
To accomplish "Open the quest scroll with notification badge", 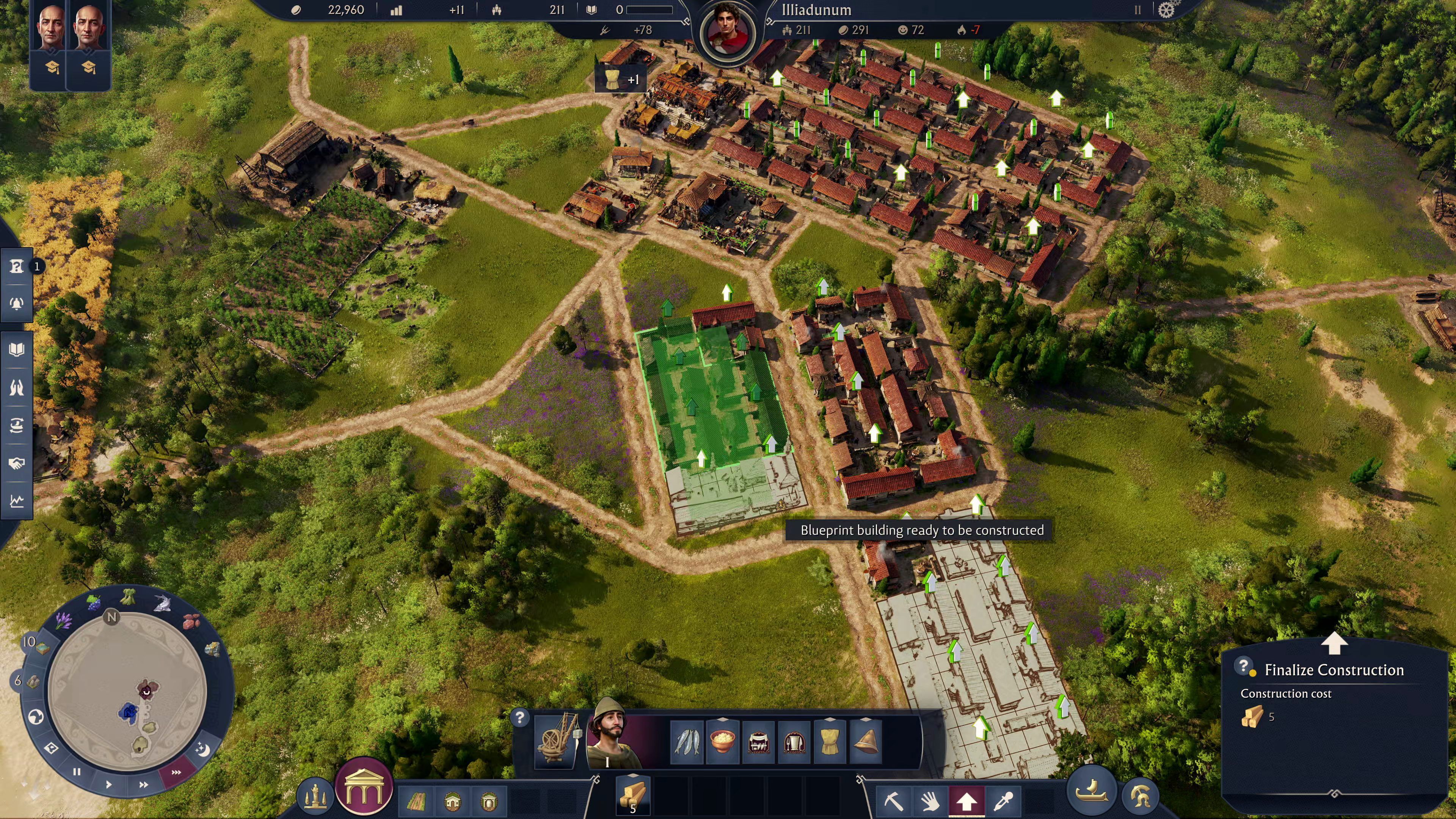I will (16, 266).
